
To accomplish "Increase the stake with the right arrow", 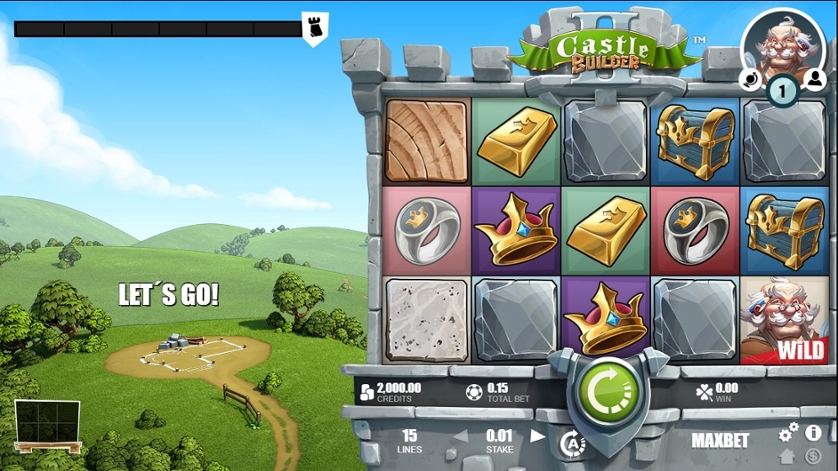I will click(538, 437).
